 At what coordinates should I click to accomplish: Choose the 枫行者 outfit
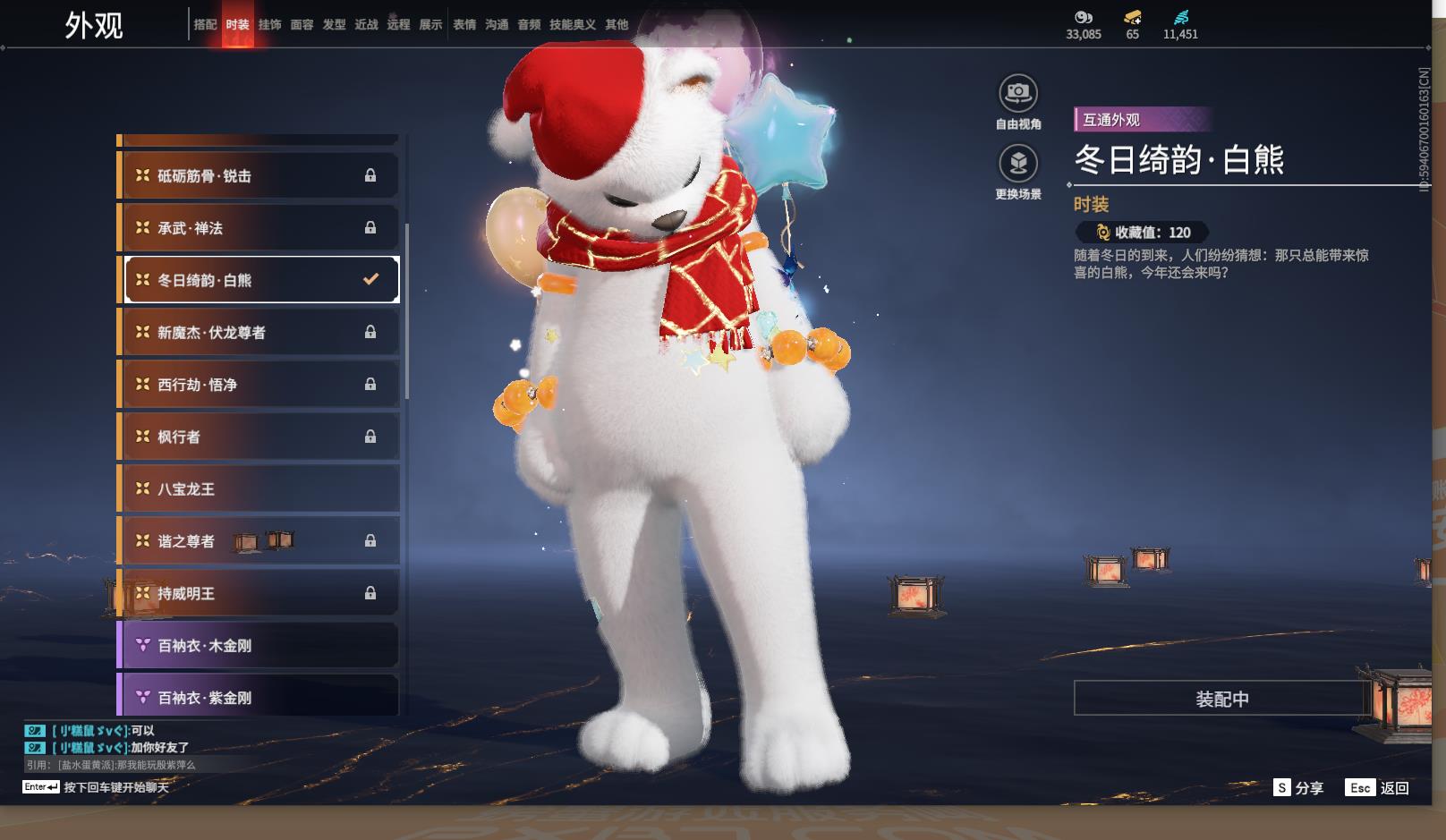(x=259, y=437)
